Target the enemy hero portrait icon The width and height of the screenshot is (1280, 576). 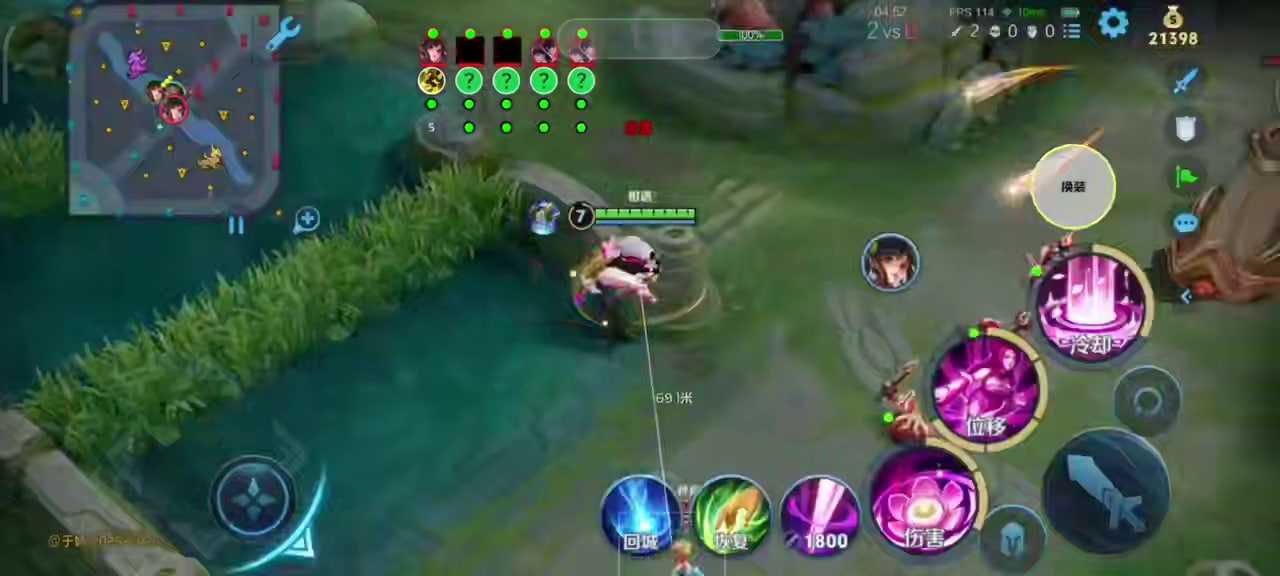pyautogui.click(x=890, y=262)
